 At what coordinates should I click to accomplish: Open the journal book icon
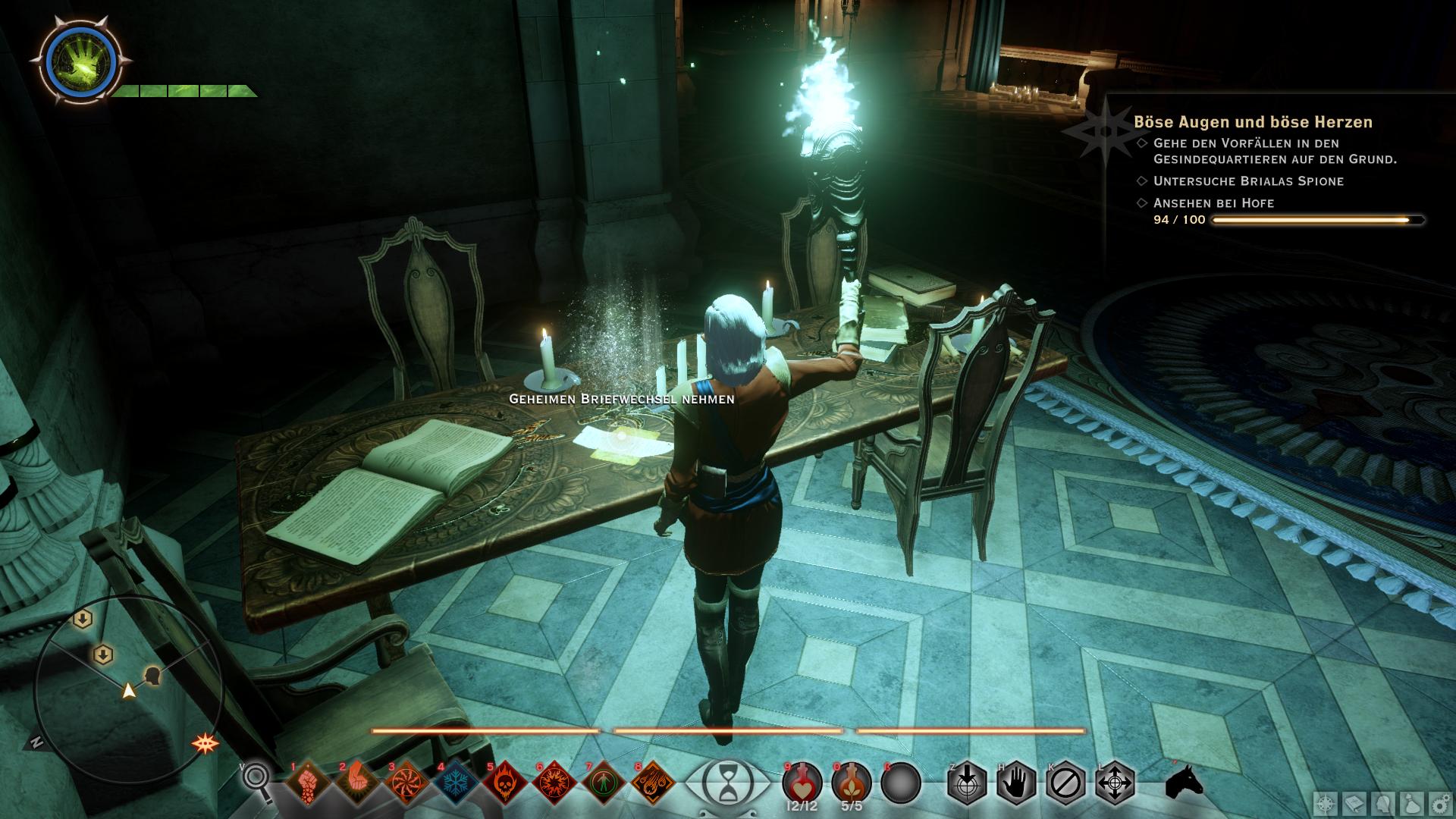click(x=1354, y=804)
